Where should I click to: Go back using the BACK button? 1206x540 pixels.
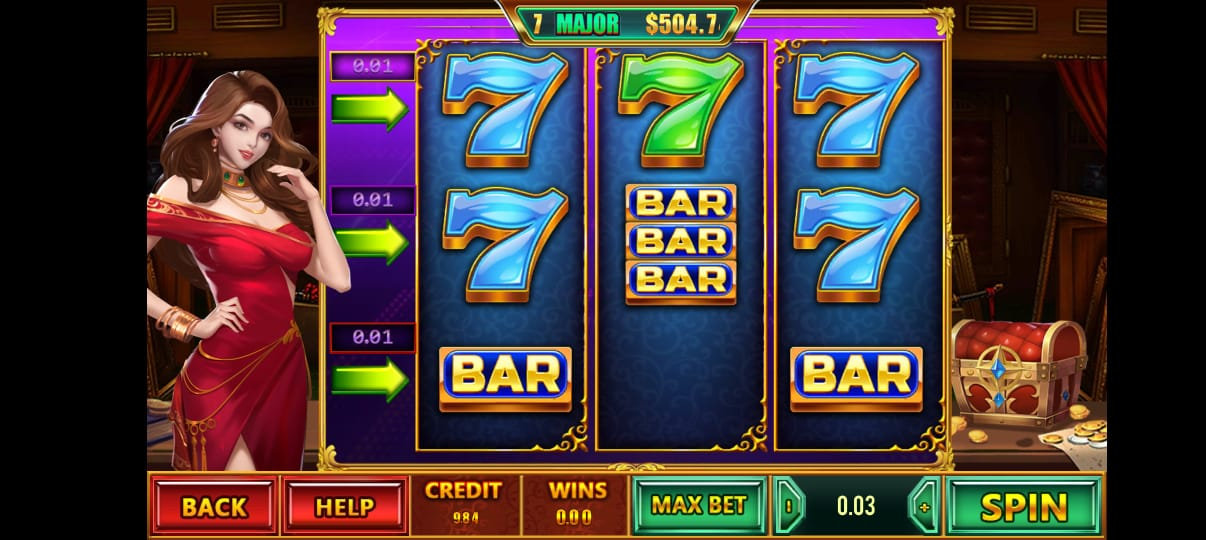[214, 506]
